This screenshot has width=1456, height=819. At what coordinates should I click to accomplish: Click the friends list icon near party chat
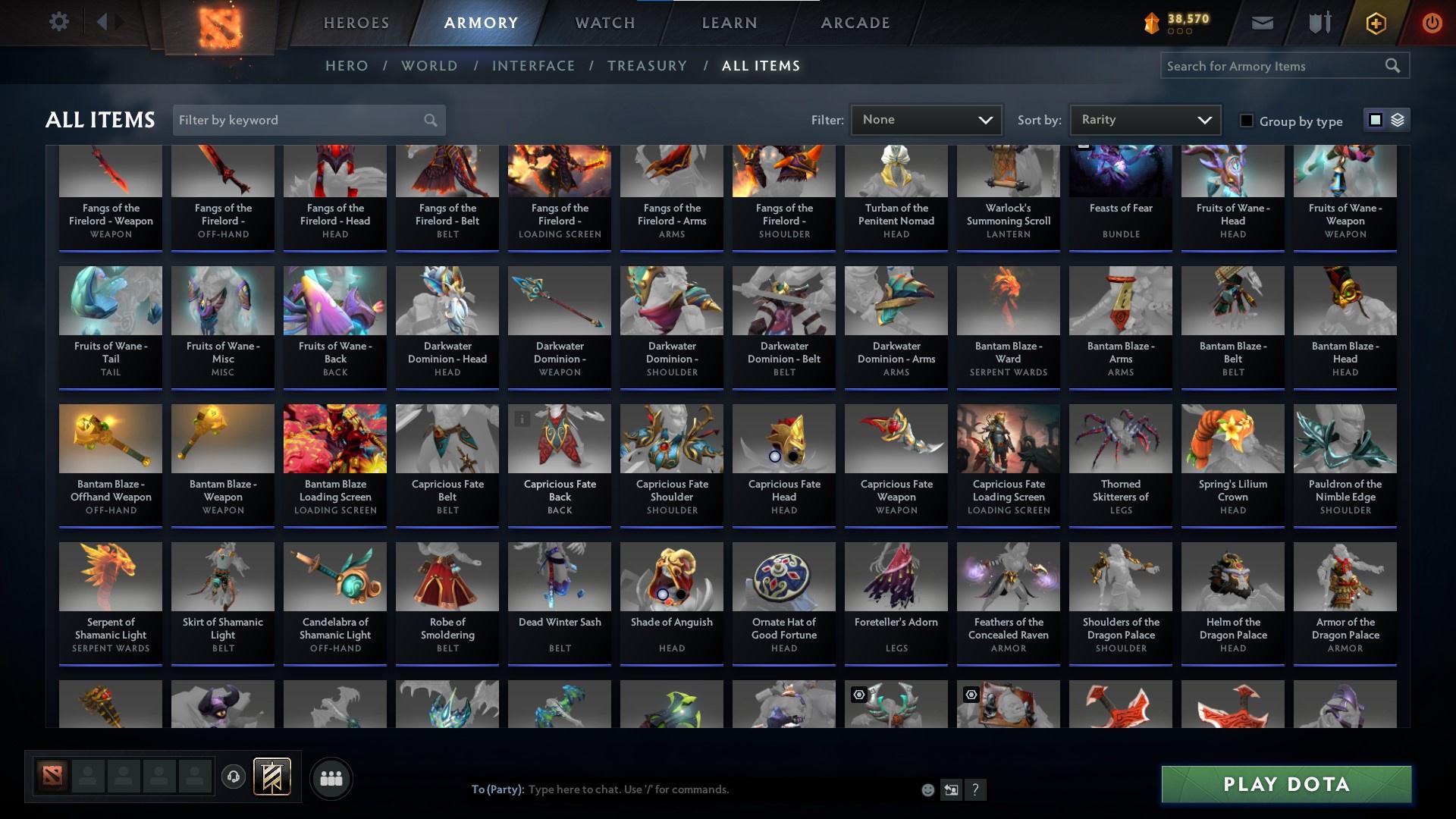pyautogui.click(x=331, y=778)
